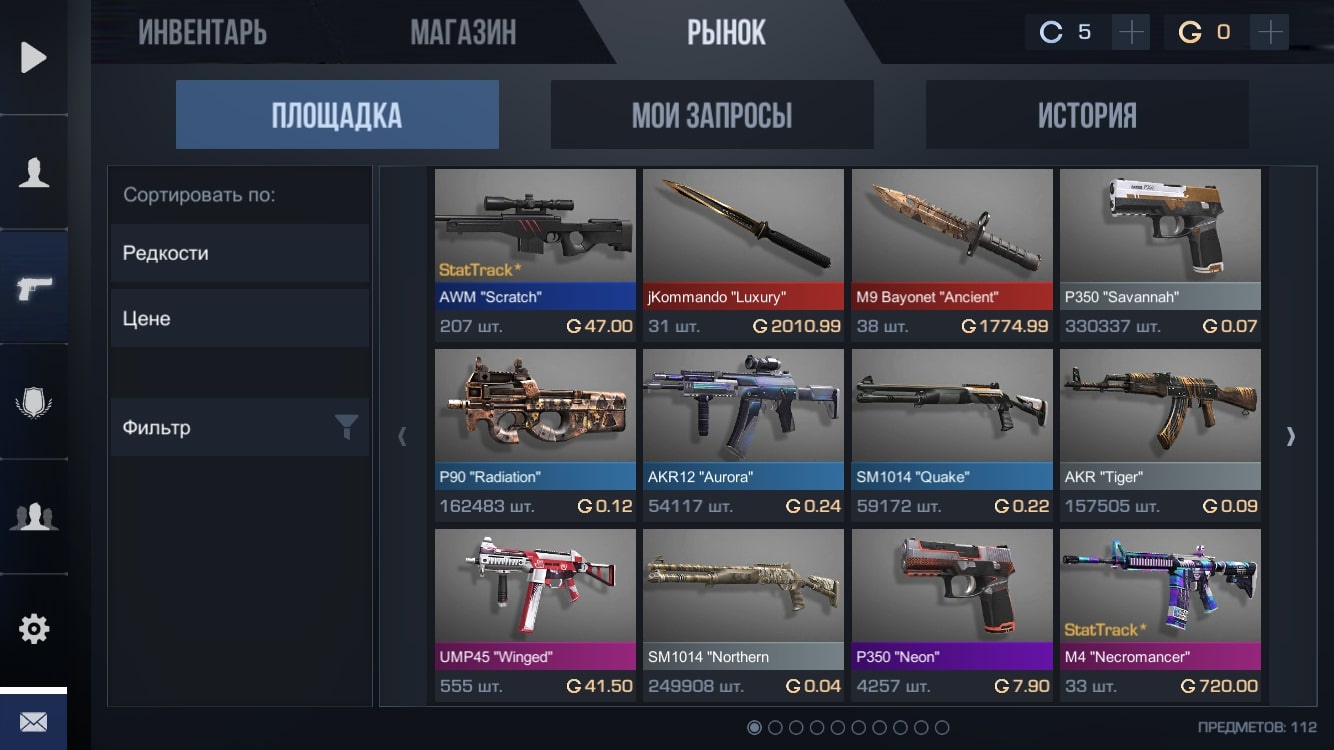Show the МОИ ЗАПРОСЫ section
The image size is (1334, 750).
711,115
